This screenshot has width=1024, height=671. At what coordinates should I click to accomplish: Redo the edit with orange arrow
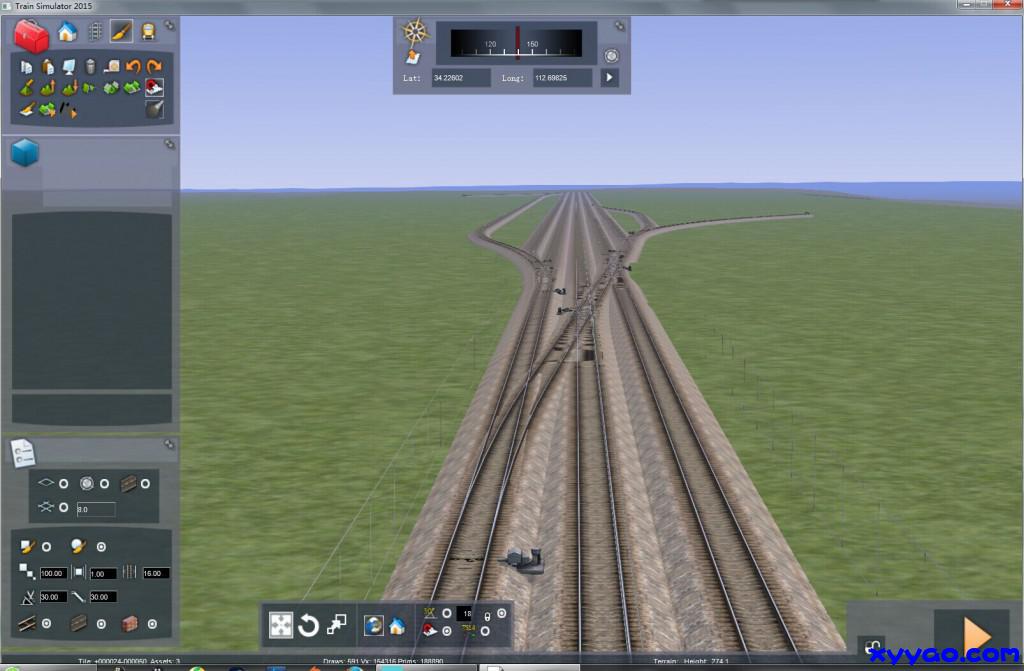[154, 67]
